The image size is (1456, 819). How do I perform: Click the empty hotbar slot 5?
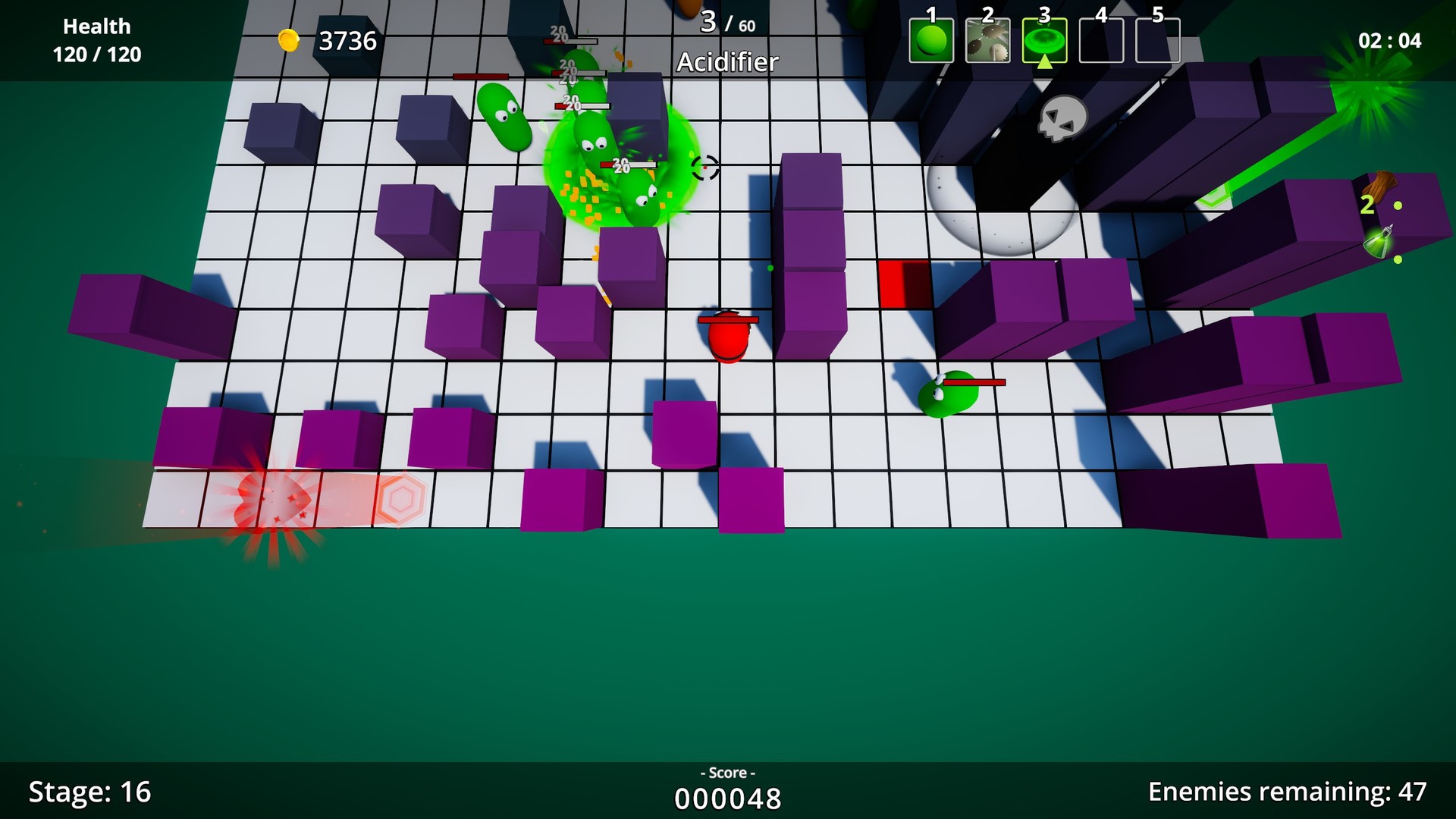(1159, 40)
